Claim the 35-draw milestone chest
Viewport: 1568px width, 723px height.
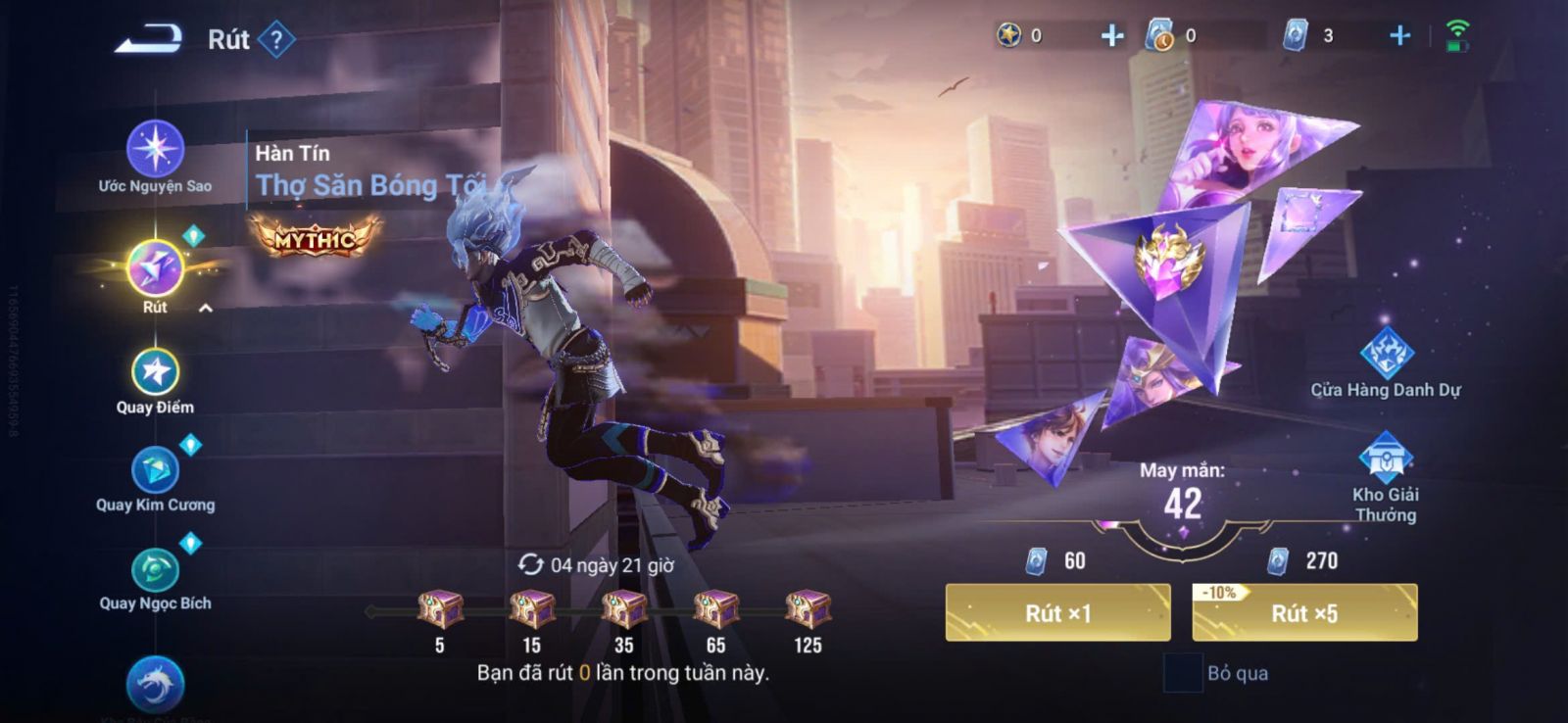coord(623,609)
